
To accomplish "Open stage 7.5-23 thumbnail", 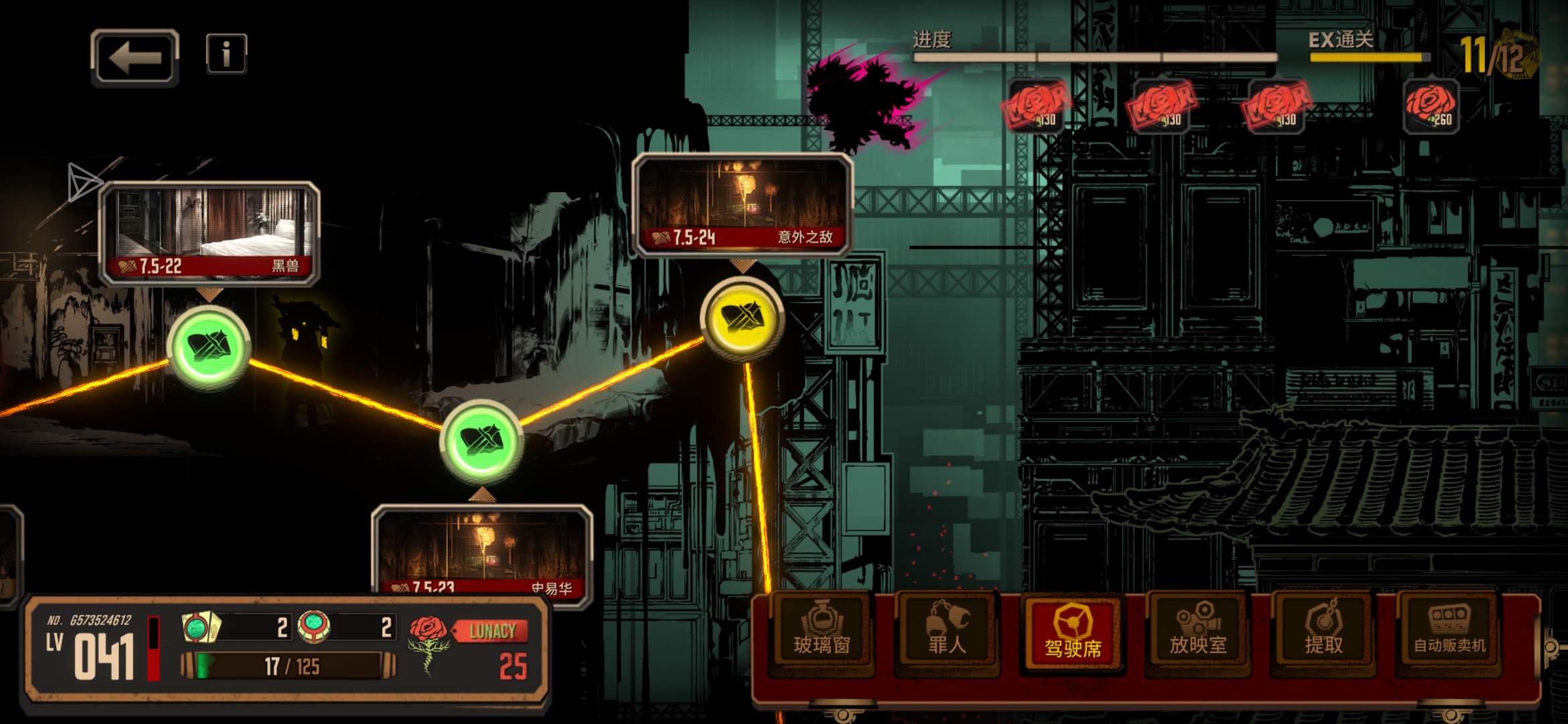I will coord(482,551).
